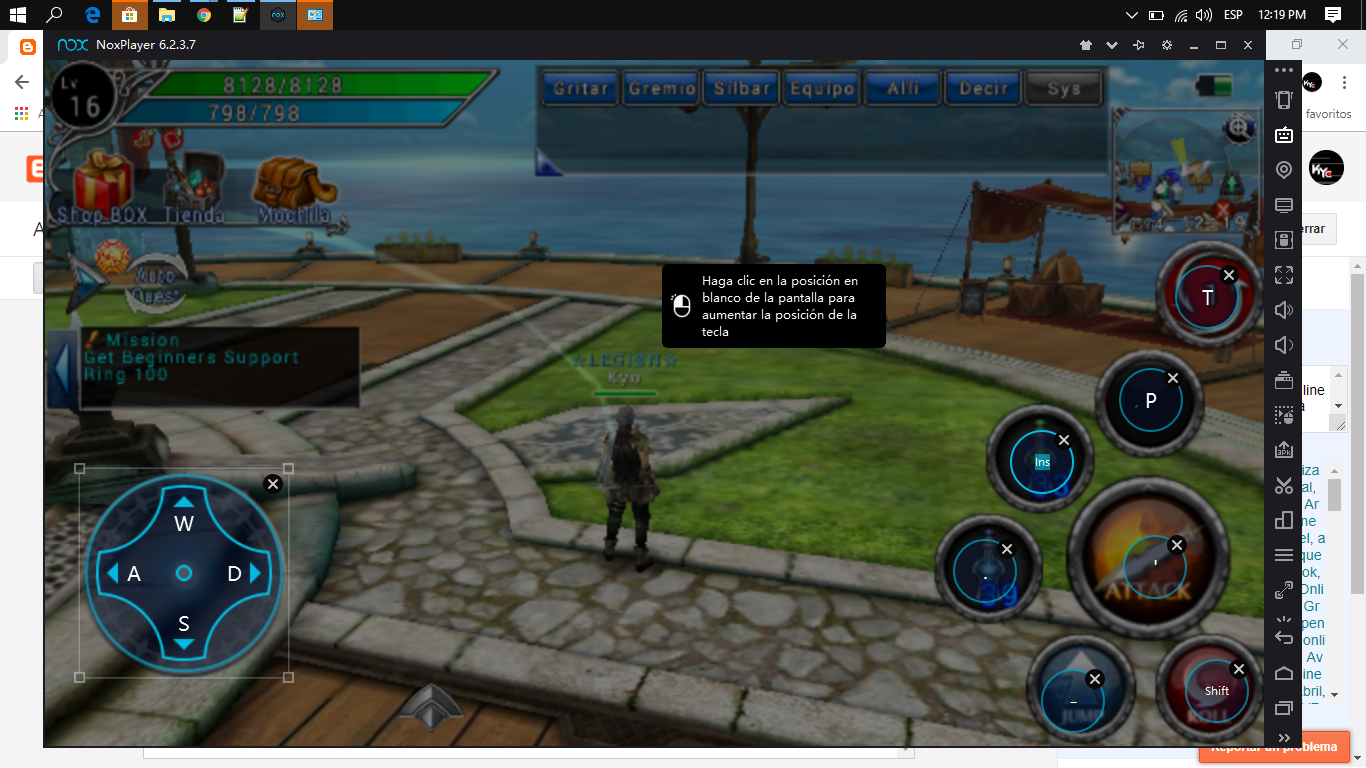This screenshot has width=1366, height=768.
Task: Remove the Shift key binding on ROLL
Action: pos(1239,668)
